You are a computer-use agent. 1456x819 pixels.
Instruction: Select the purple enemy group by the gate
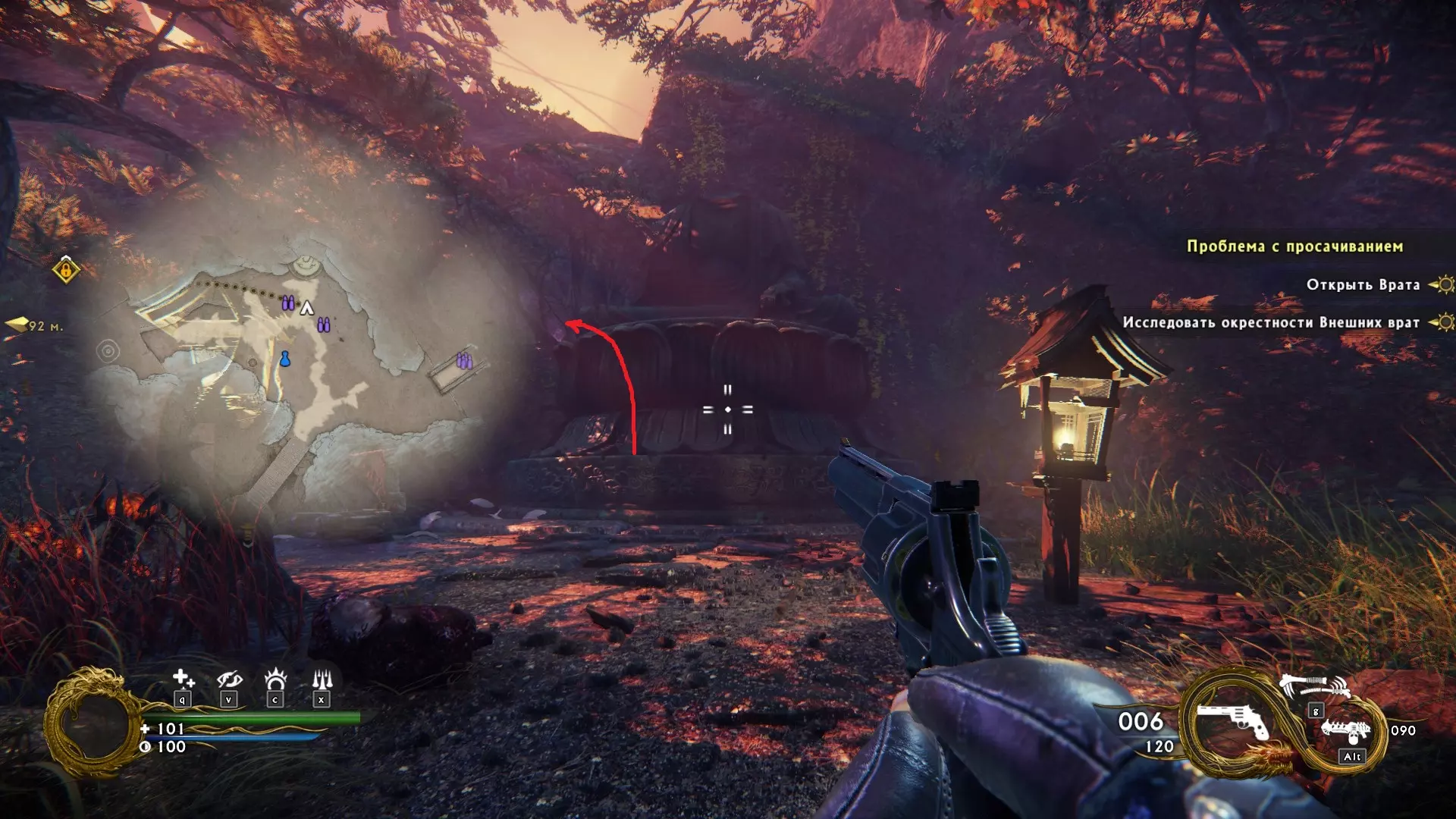click(x=464, y=361)
